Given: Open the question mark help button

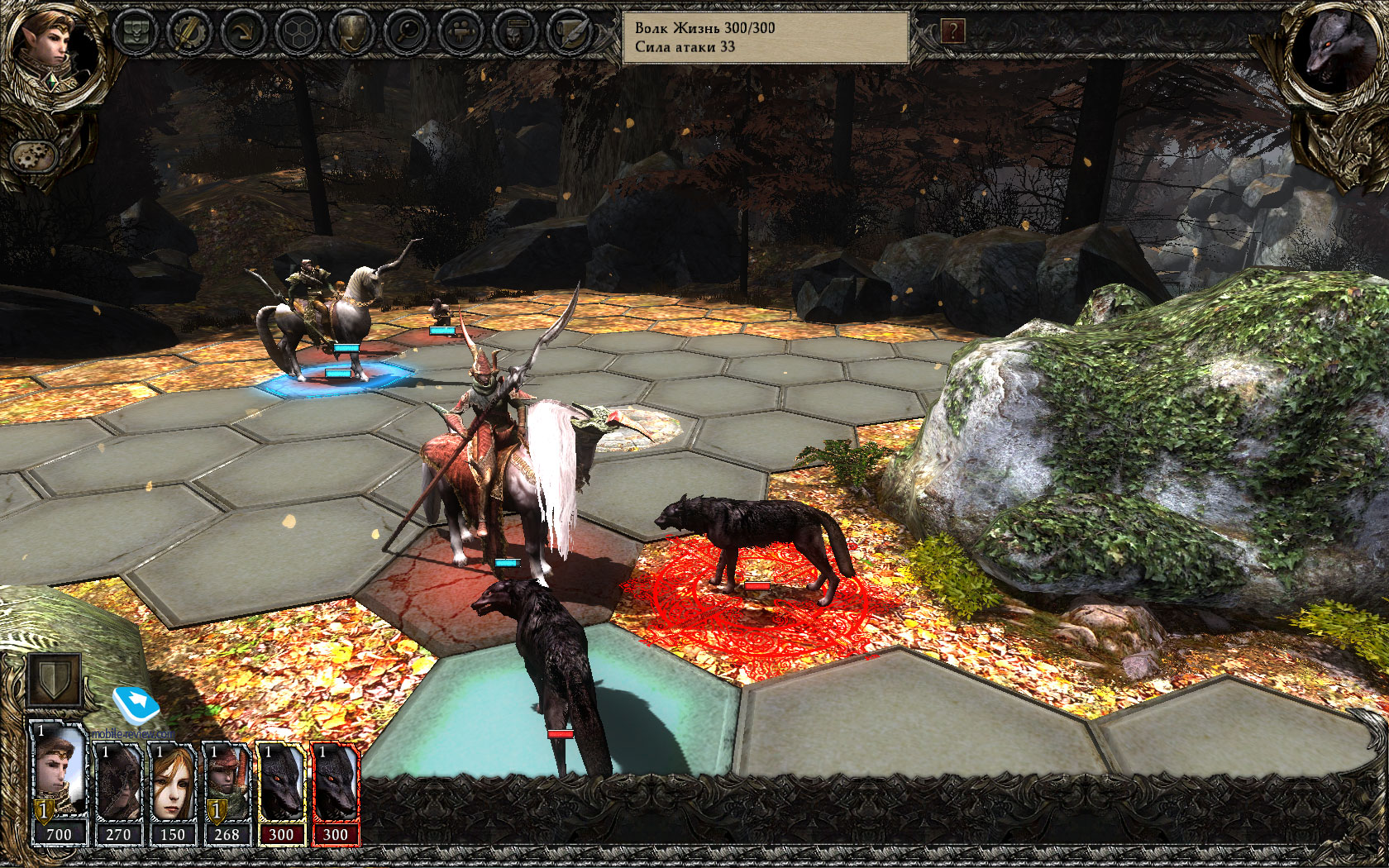Looking at the screenshot, I should tap(952, 31).
